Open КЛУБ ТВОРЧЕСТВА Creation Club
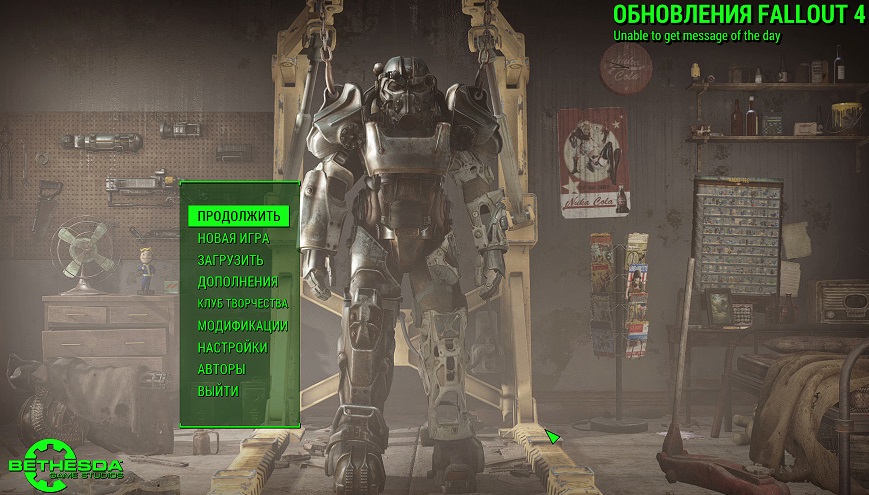 242,303
